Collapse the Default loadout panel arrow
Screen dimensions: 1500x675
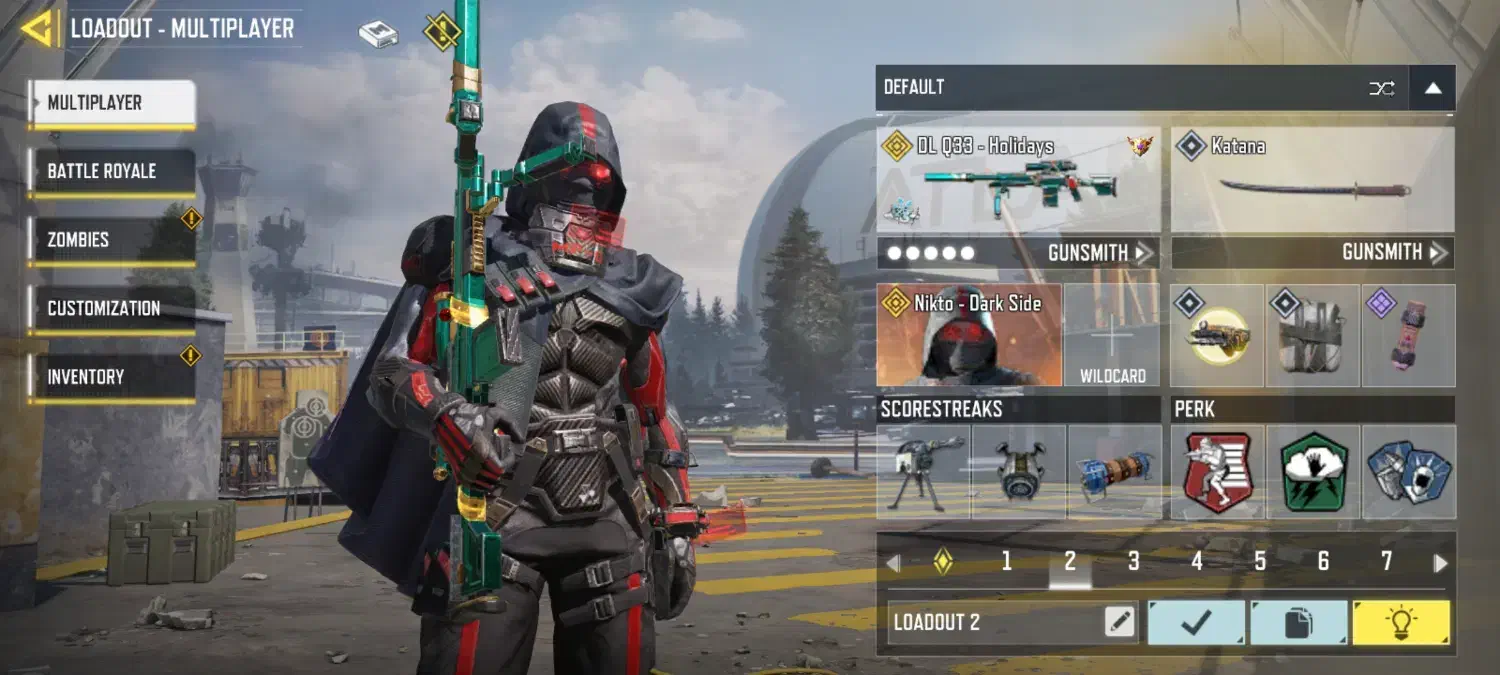point(1432,88)
